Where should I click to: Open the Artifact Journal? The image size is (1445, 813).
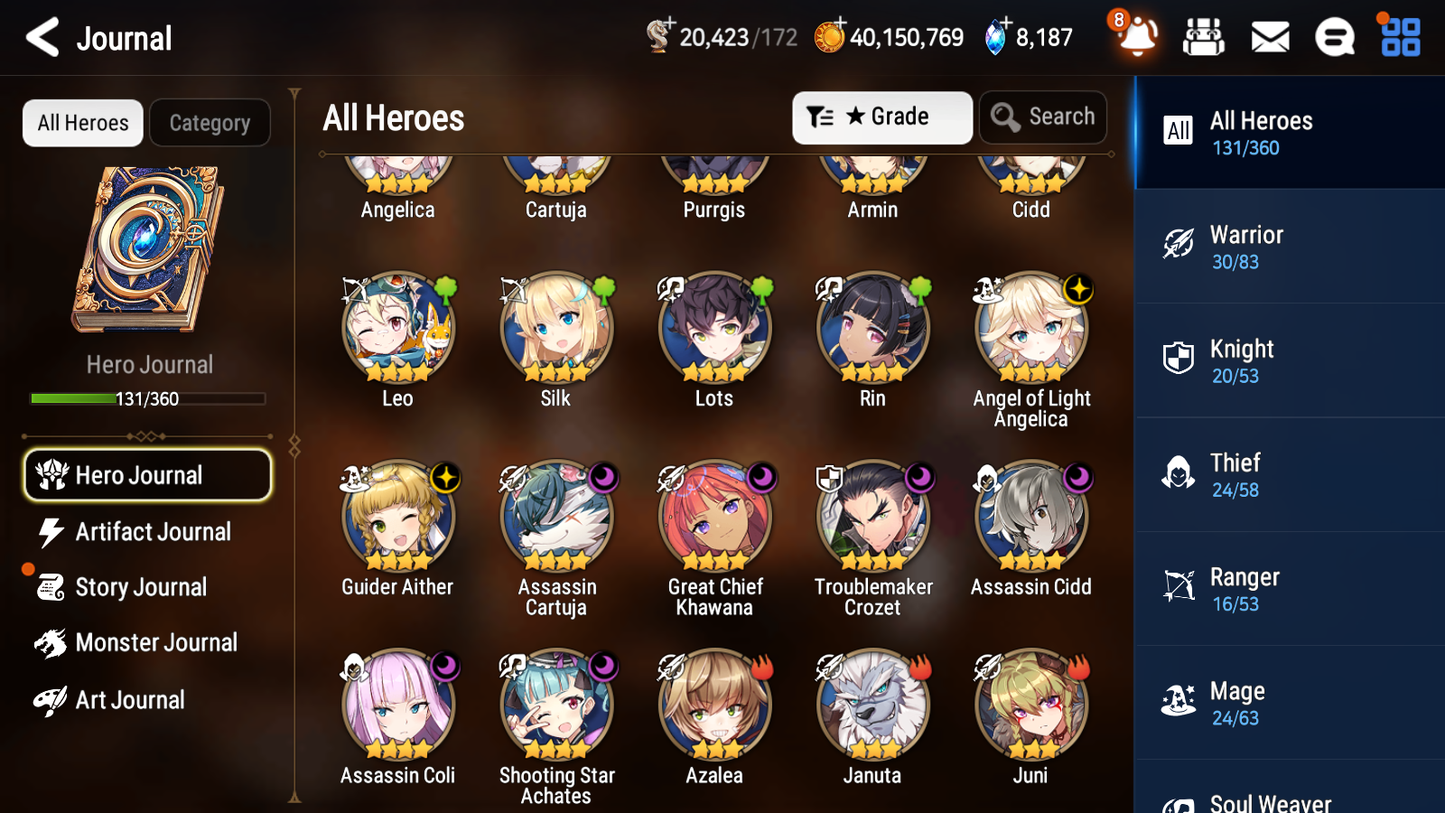[153, 532]
